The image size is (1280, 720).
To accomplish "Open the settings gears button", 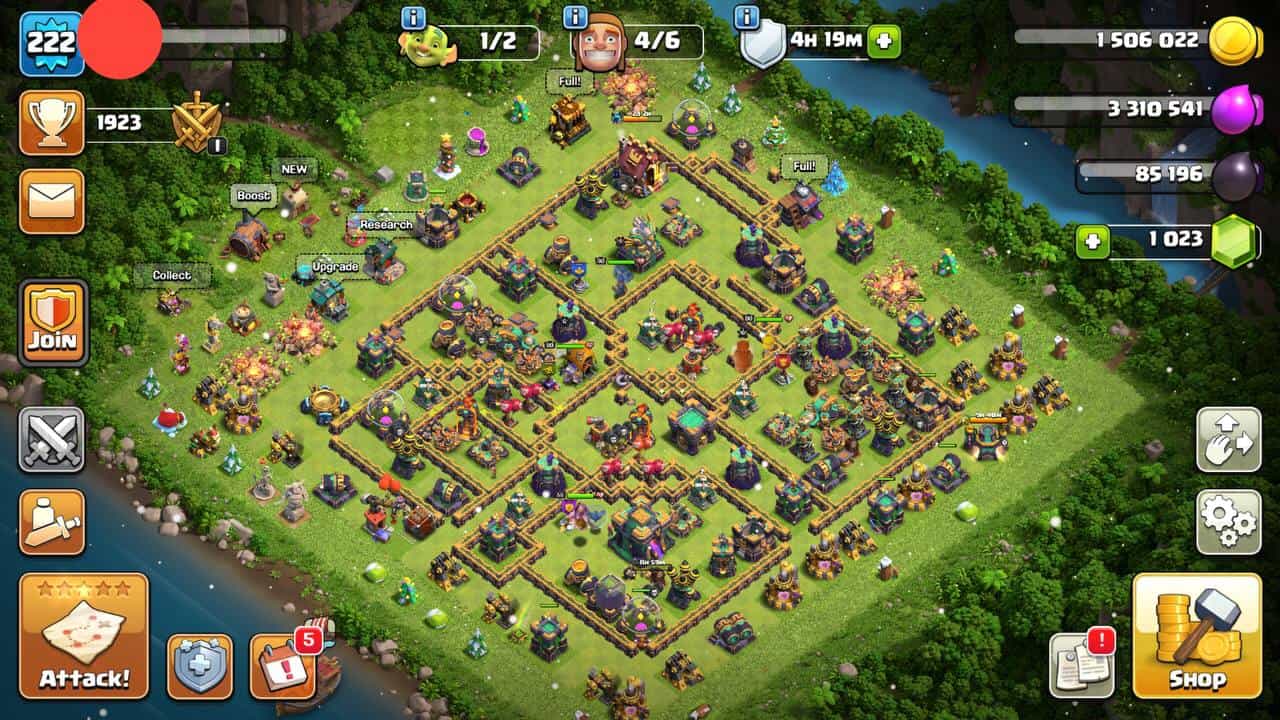I will tap(1228, 522).
